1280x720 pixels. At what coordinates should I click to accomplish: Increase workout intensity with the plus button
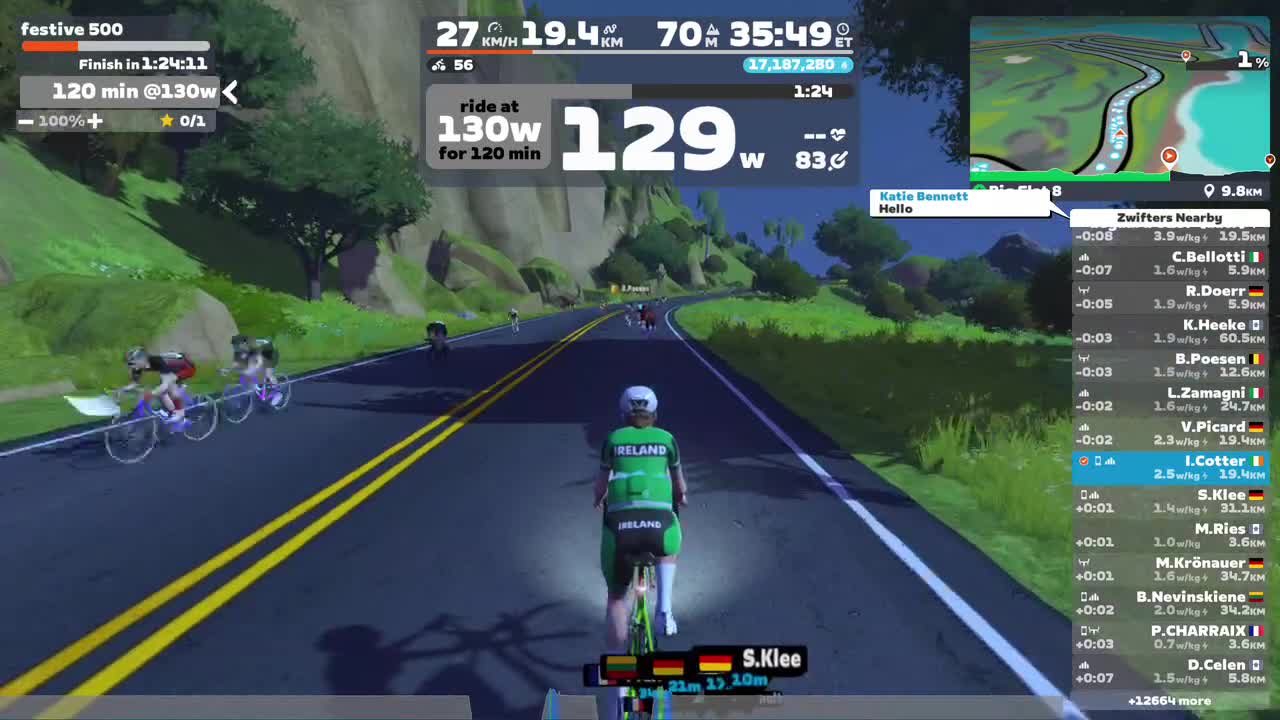[x=95, y=121]
